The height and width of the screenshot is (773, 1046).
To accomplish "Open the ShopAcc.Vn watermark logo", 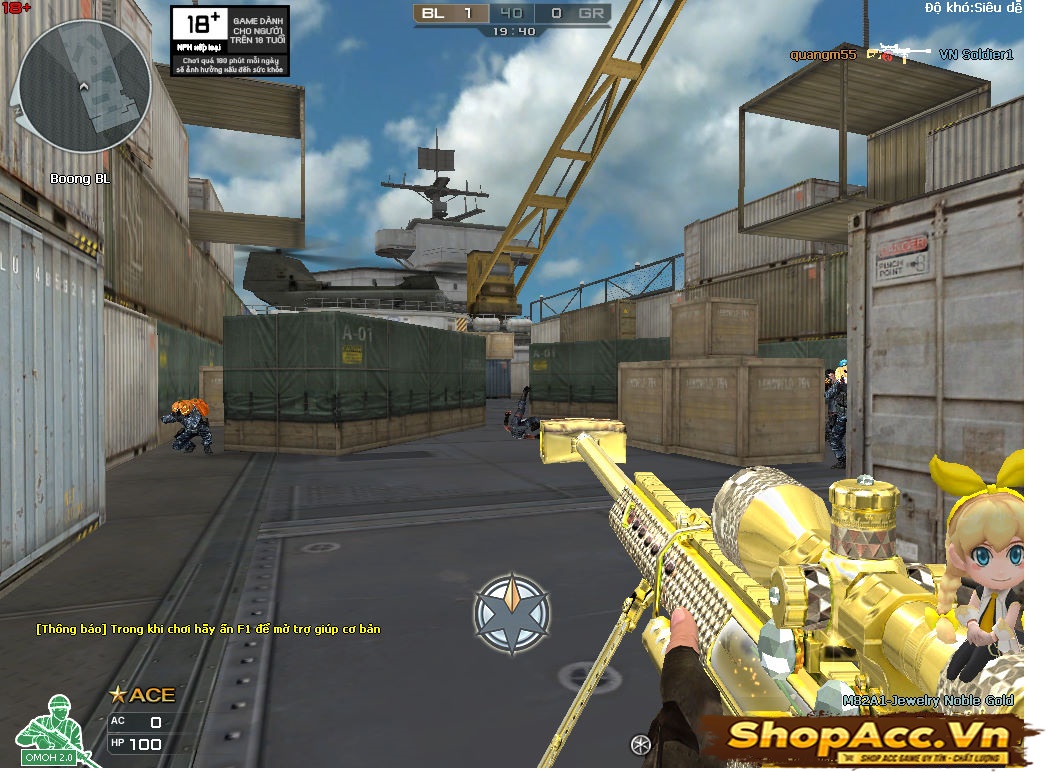I will click(x=865, y=739).
